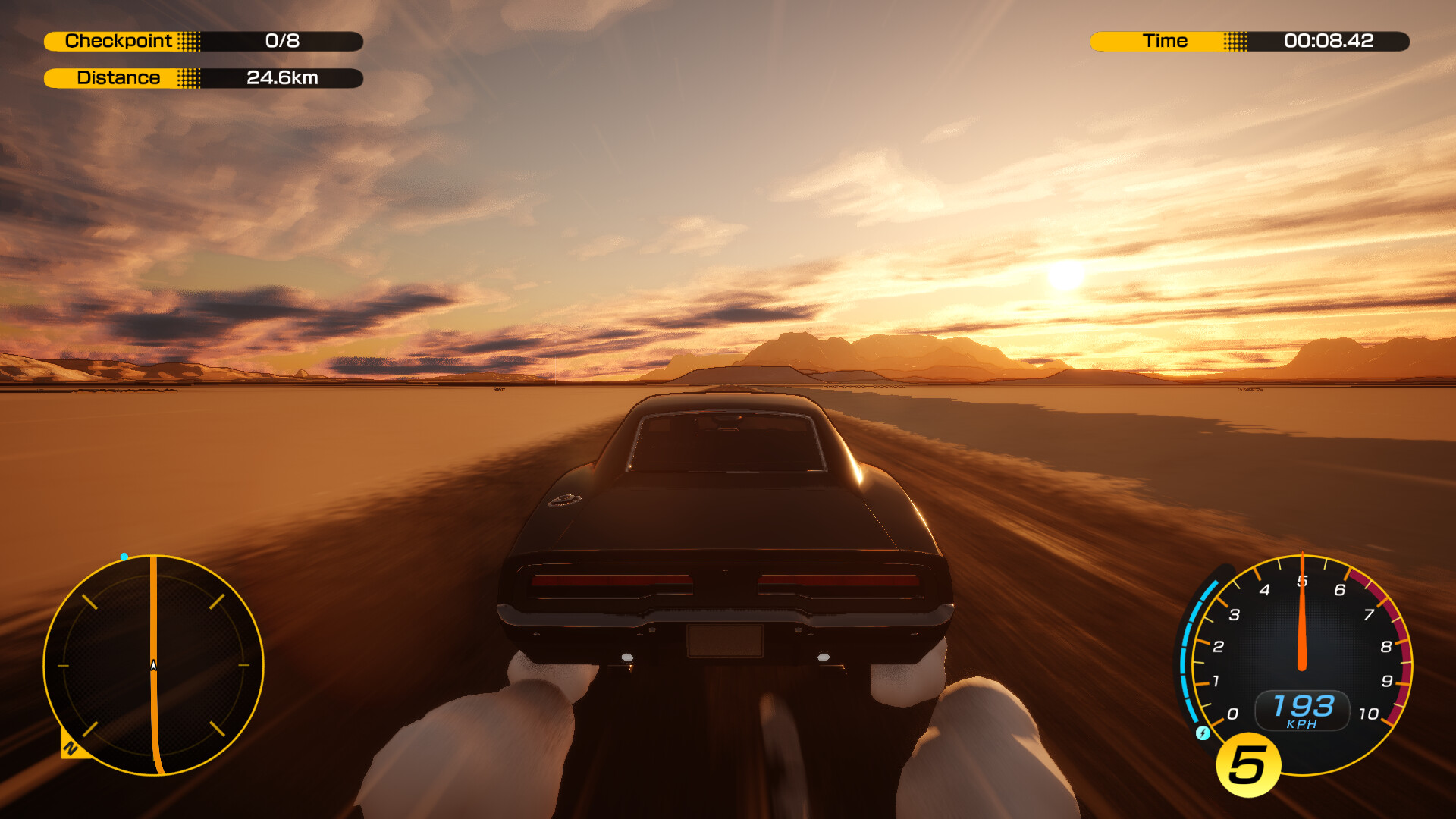Click the turbo boost meter on the tachometer
The width and height of the screenshot is (1456, 819).
tap(1183, 652)
